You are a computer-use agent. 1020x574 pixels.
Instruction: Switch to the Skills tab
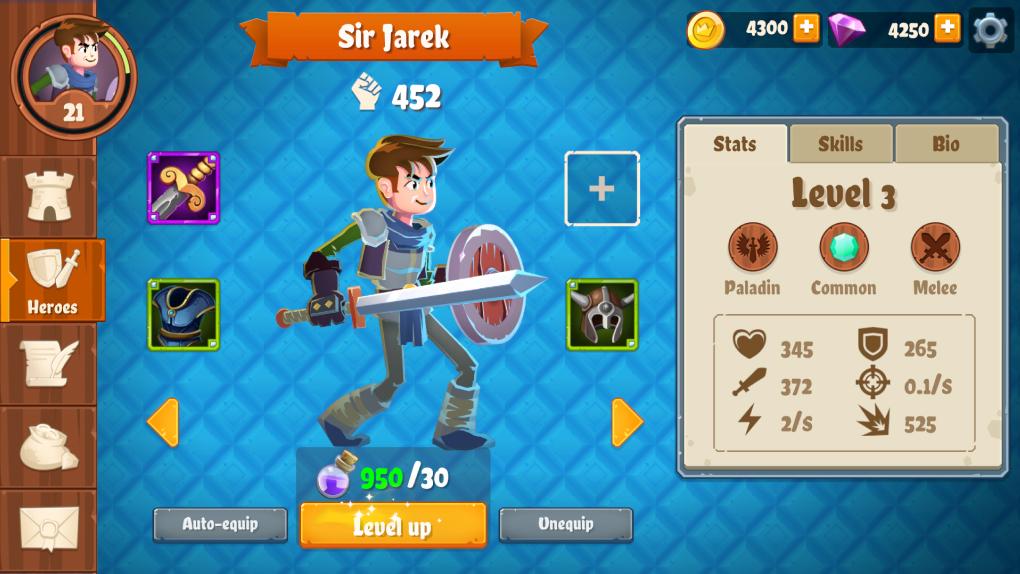point(840,144)
